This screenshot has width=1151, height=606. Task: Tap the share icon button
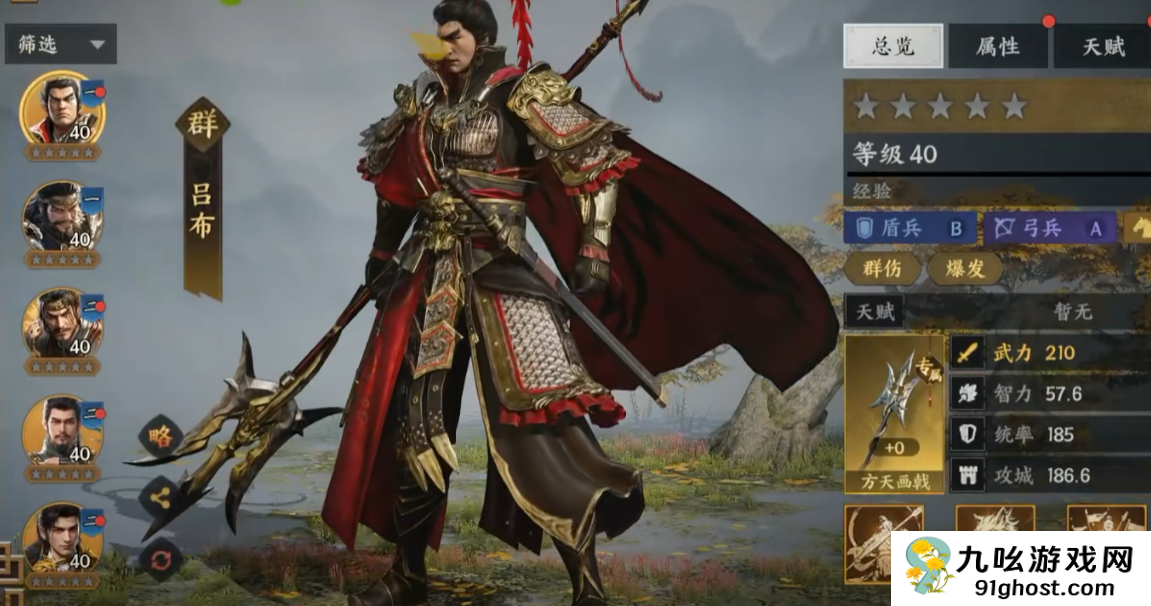[160, 495]
